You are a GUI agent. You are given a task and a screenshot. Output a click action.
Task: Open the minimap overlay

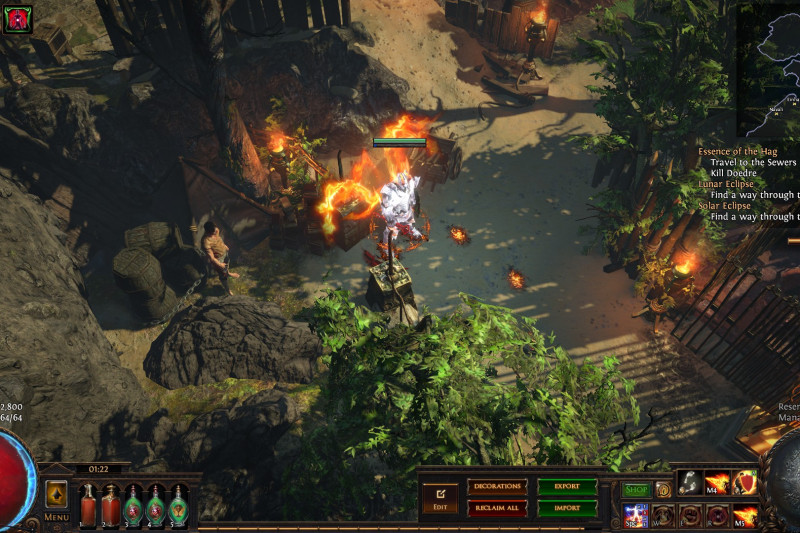tap(767, 70)
